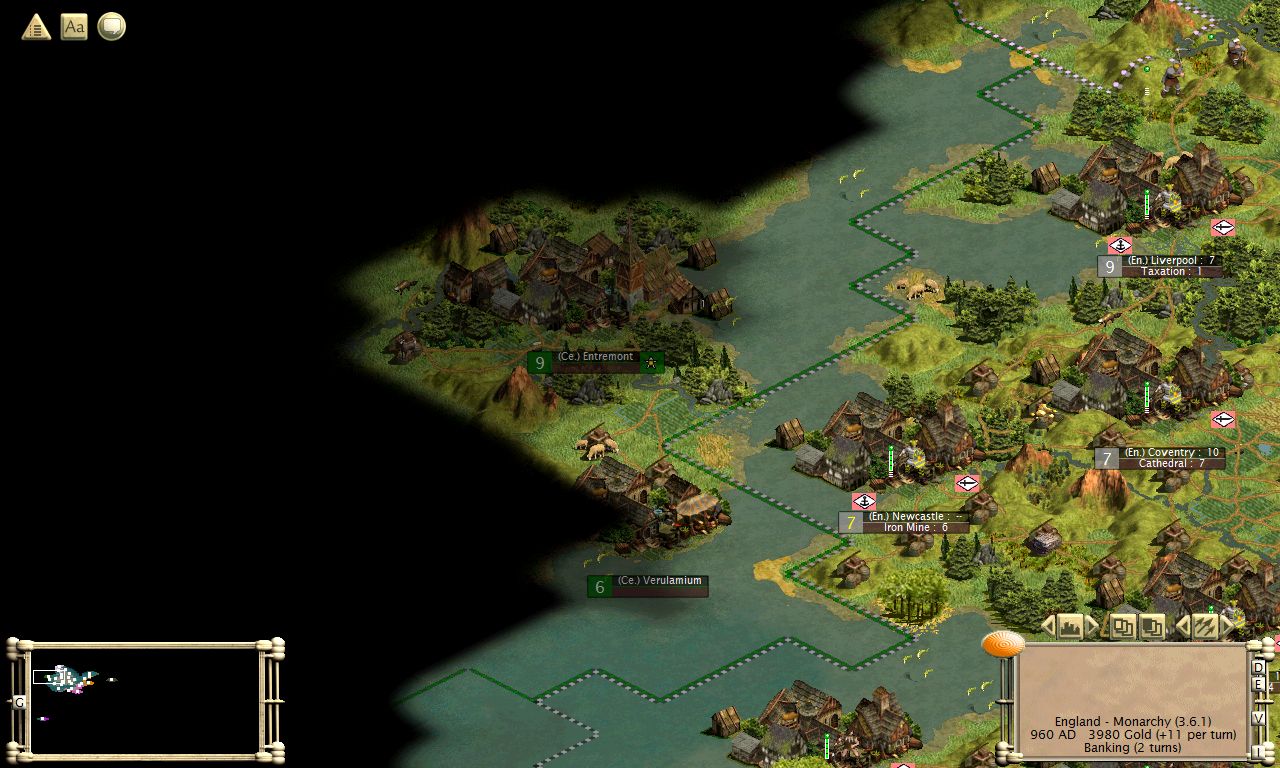Select the Coventry city name banner
This screenshot has width=1280, height=768.
pyautogui.click(x=1170, y=453)
